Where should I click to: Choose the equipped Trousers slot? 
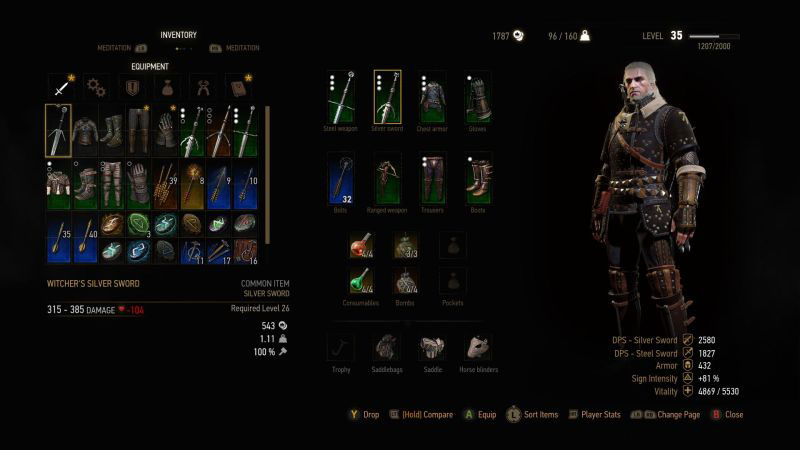click(433, 178)
